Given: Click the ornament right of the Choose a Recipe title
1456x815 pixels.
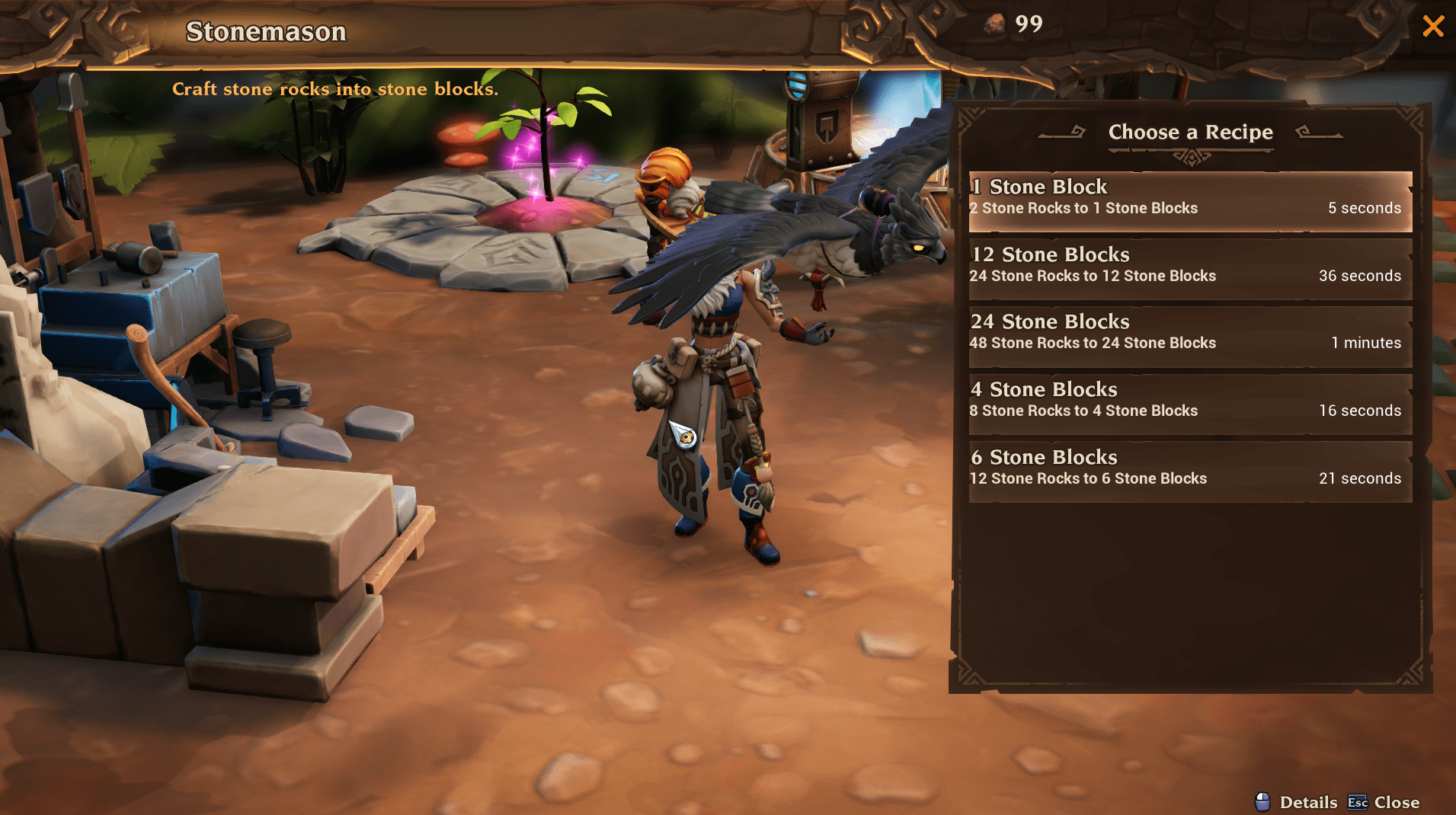Looking at the screenshot, I should (1320, 131).
